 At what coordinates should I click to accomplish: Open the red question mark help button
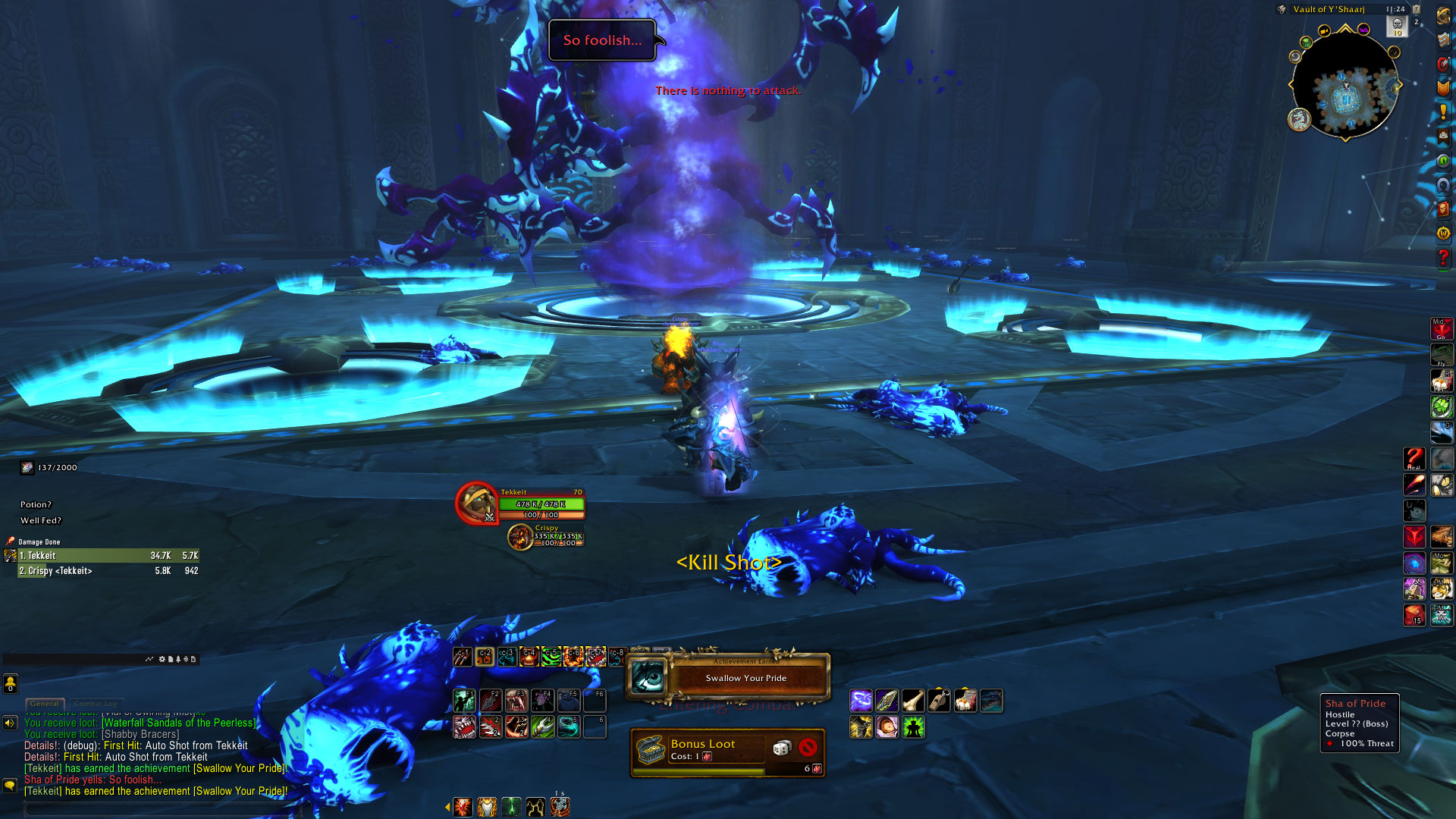pos(1443,259)
